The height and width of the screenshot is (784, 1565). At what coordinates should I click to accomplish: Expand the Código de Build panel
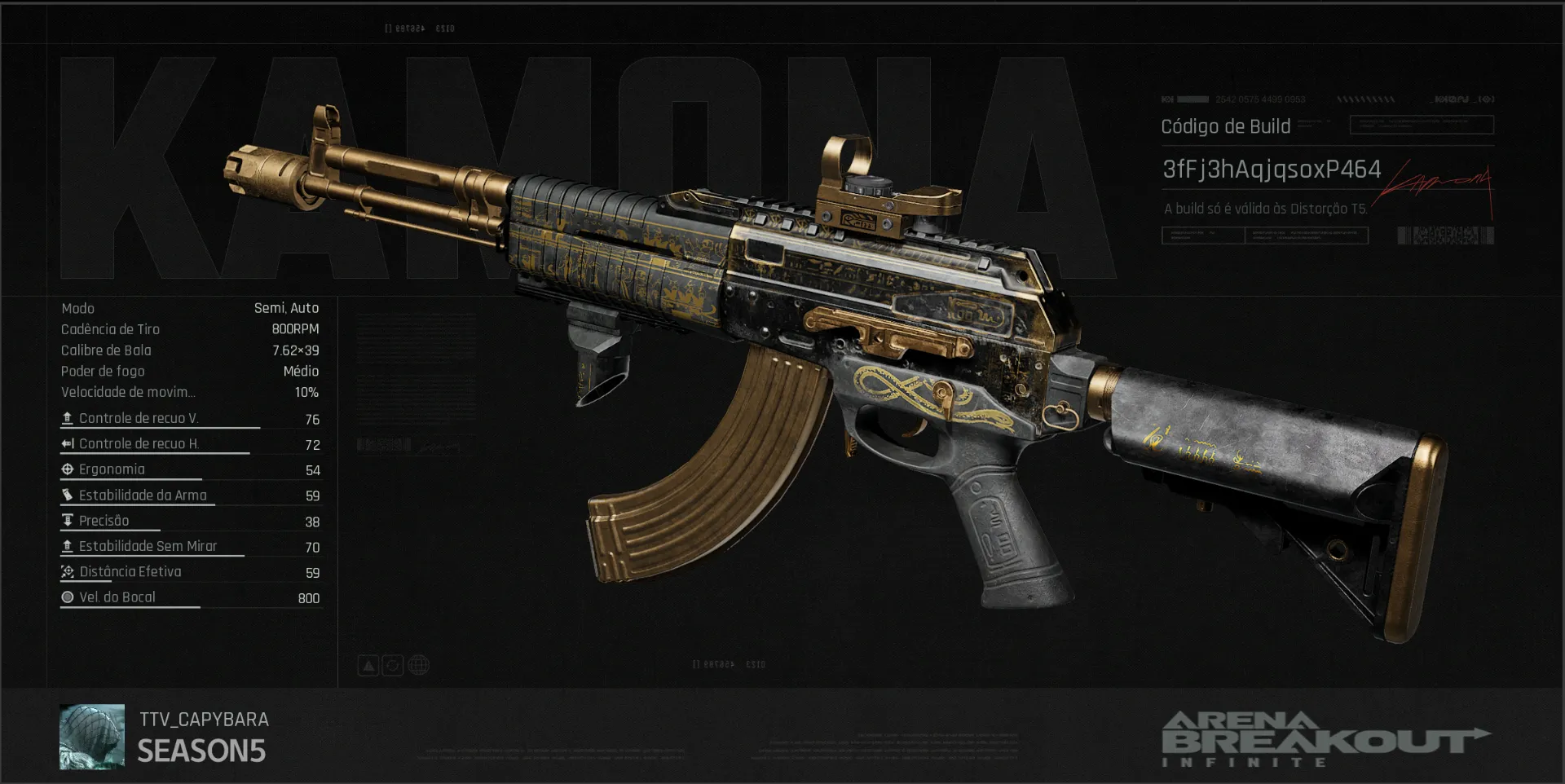pos(1225,126)
